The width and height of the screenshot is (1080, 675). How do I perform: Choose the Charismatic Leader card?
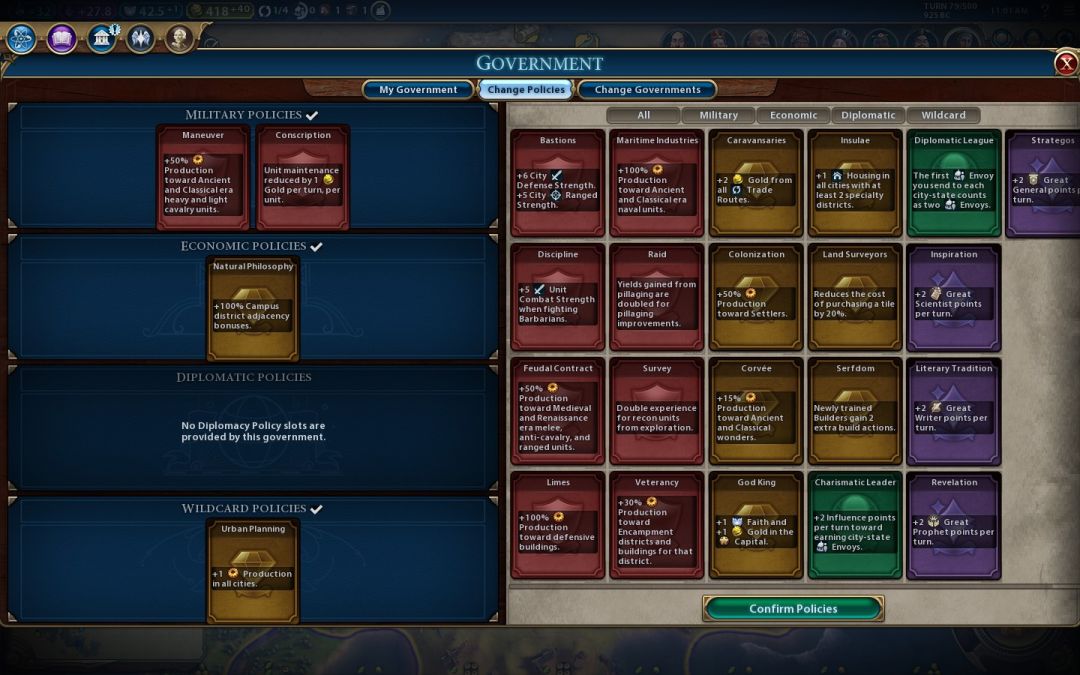[x=854, y=525]
